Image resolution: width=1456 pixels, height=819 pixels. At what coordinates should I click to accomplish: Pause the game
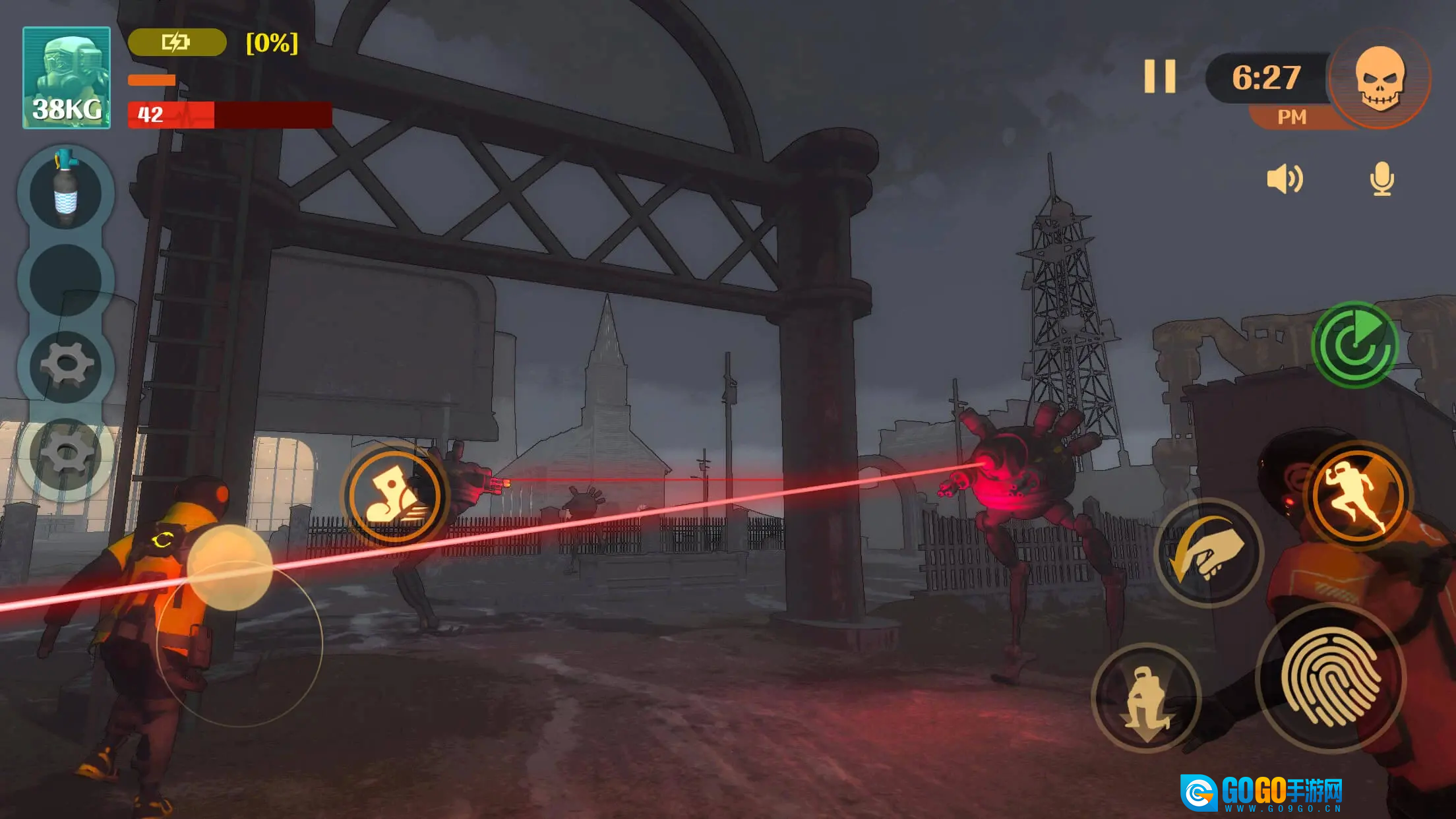[x=1159, y=76]
